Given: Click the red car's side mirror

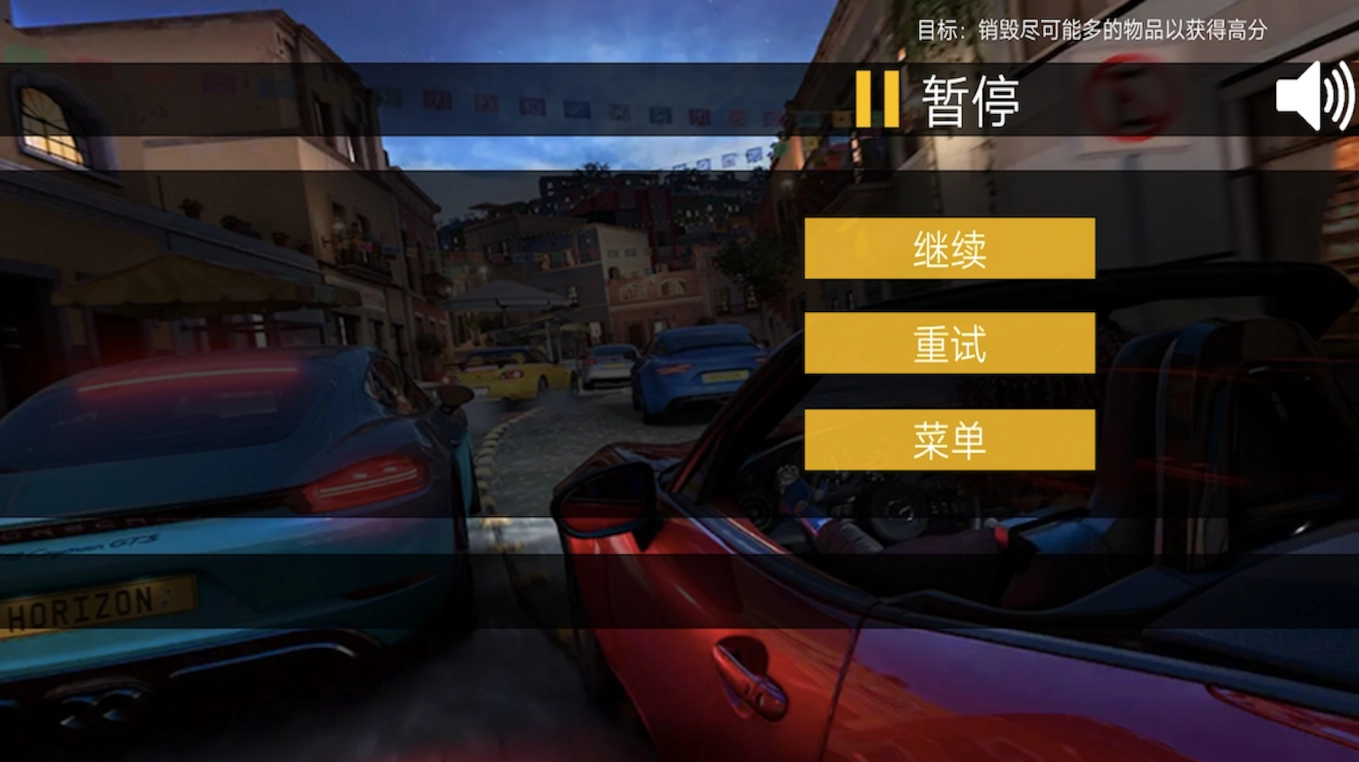Looking at the screenshot, I should click(x=602, y=490).
